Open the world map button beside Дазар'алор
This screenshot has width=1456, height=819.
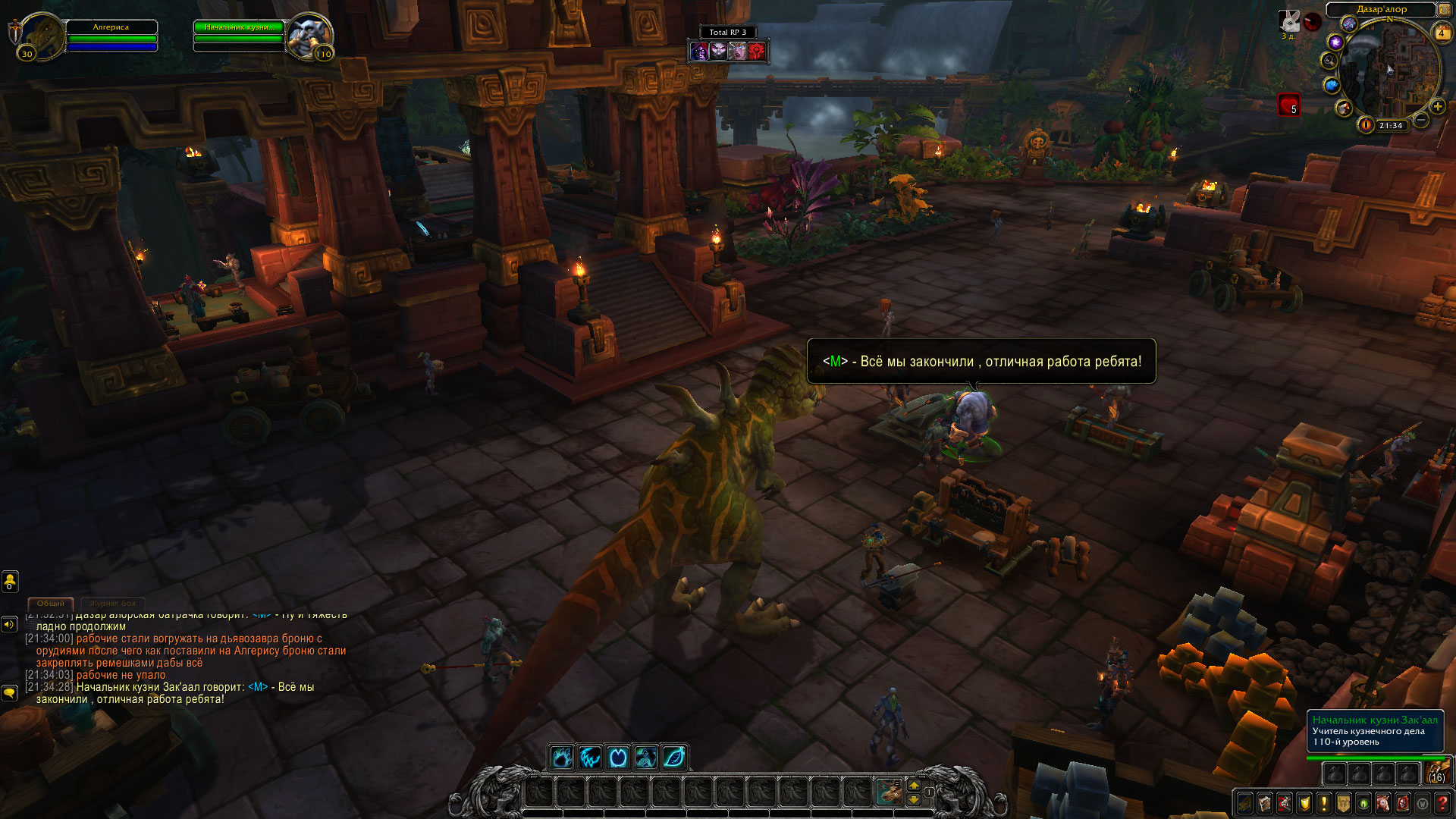click(1444, 9)
